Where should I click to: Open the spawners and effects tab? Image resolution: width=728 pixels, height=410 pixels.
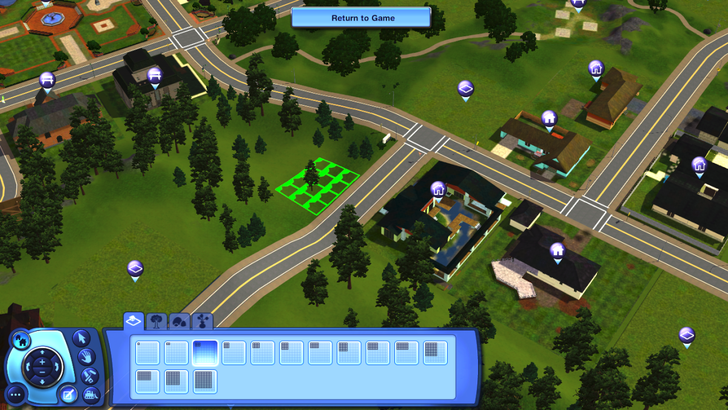[x=204, y=321]
